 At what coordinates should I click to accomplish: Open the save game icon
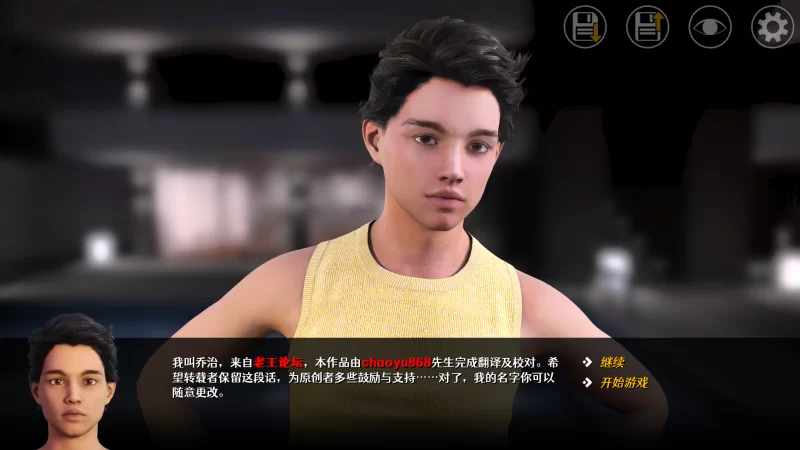point(585,27)
